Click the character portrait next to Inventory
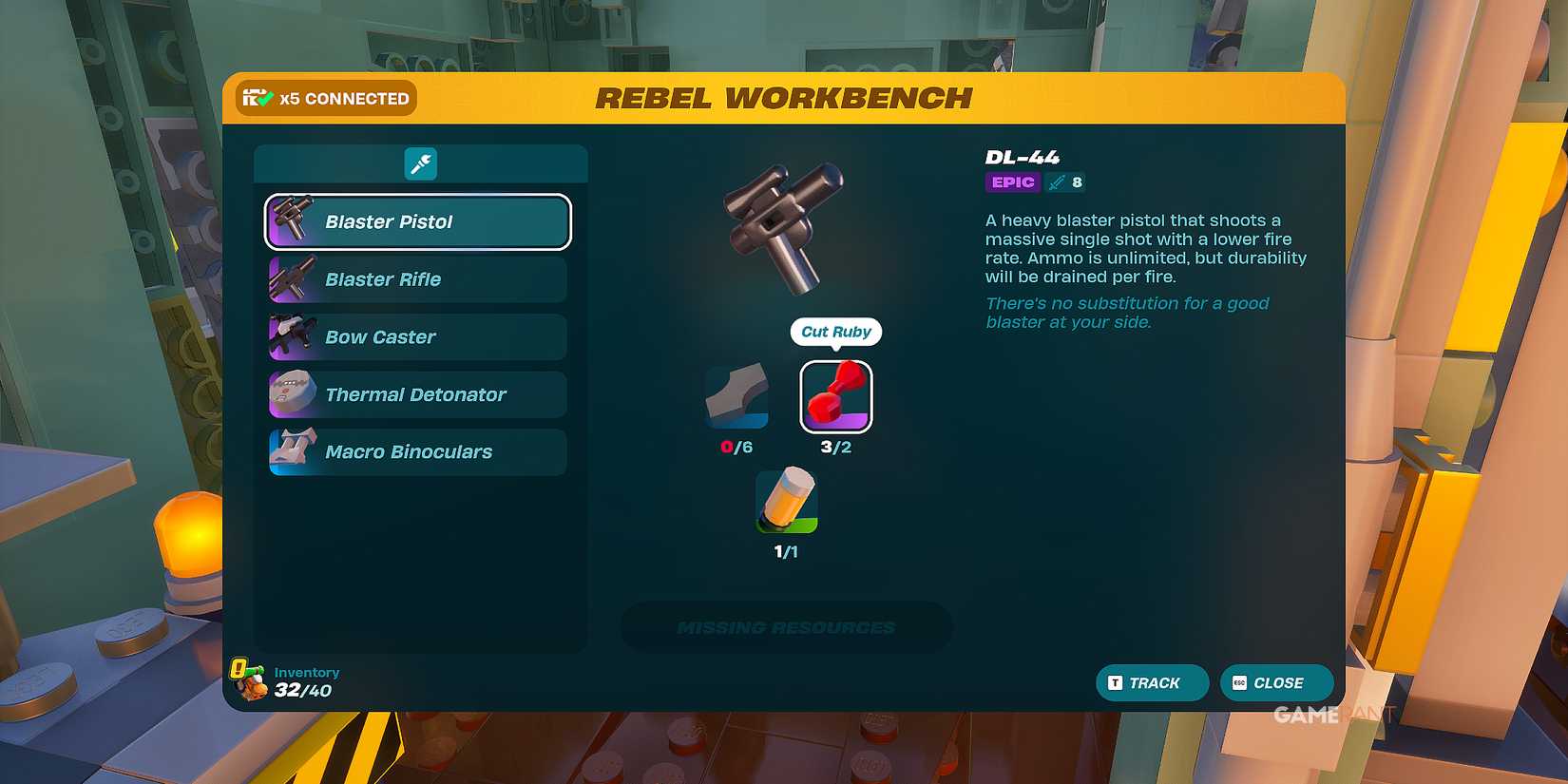The height and width of the screenshot is (784, 1568). pyautogui.click(x=247, y=680)
